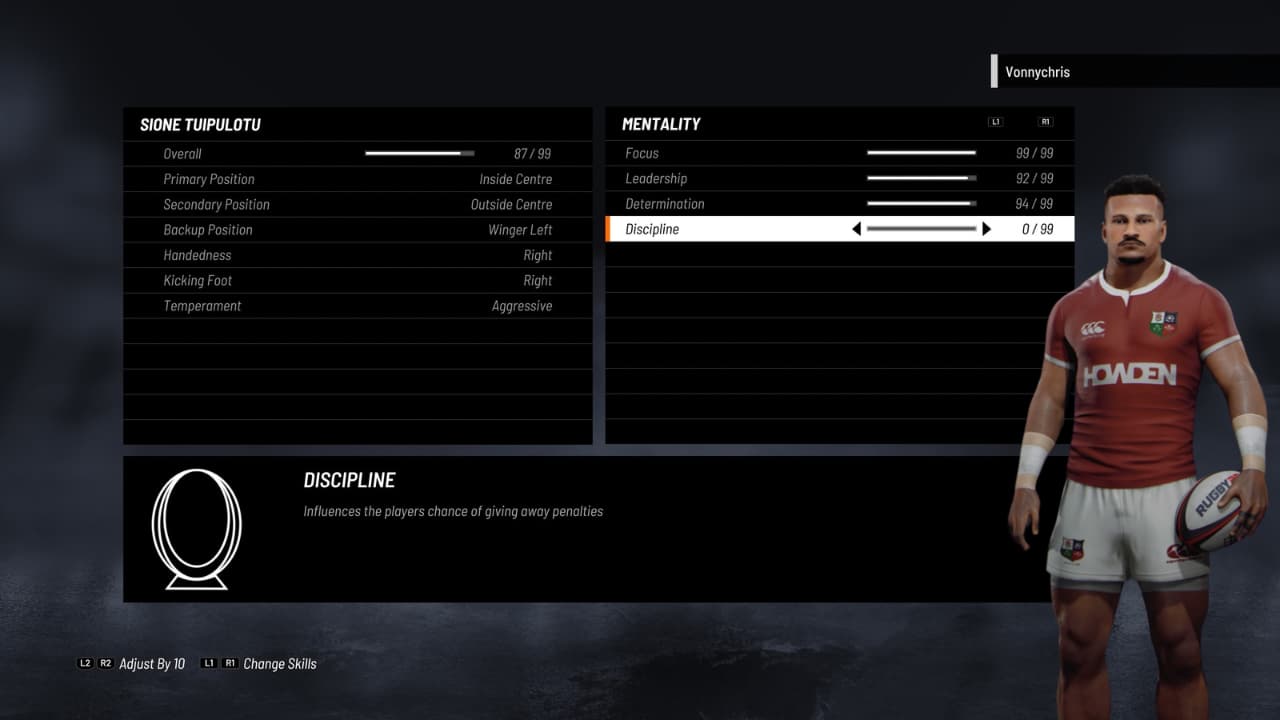
Task: Select the Determination attribute row
Action: click(x=839, y=204)
